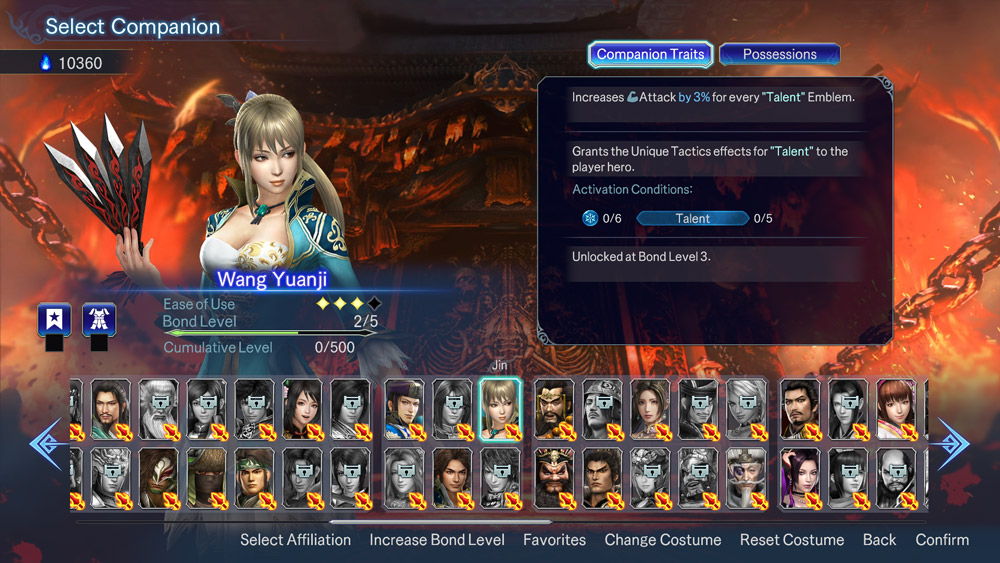1000x563 pixels.
Task: Open the Possessions tab
Action: click(x=779, y=54)
